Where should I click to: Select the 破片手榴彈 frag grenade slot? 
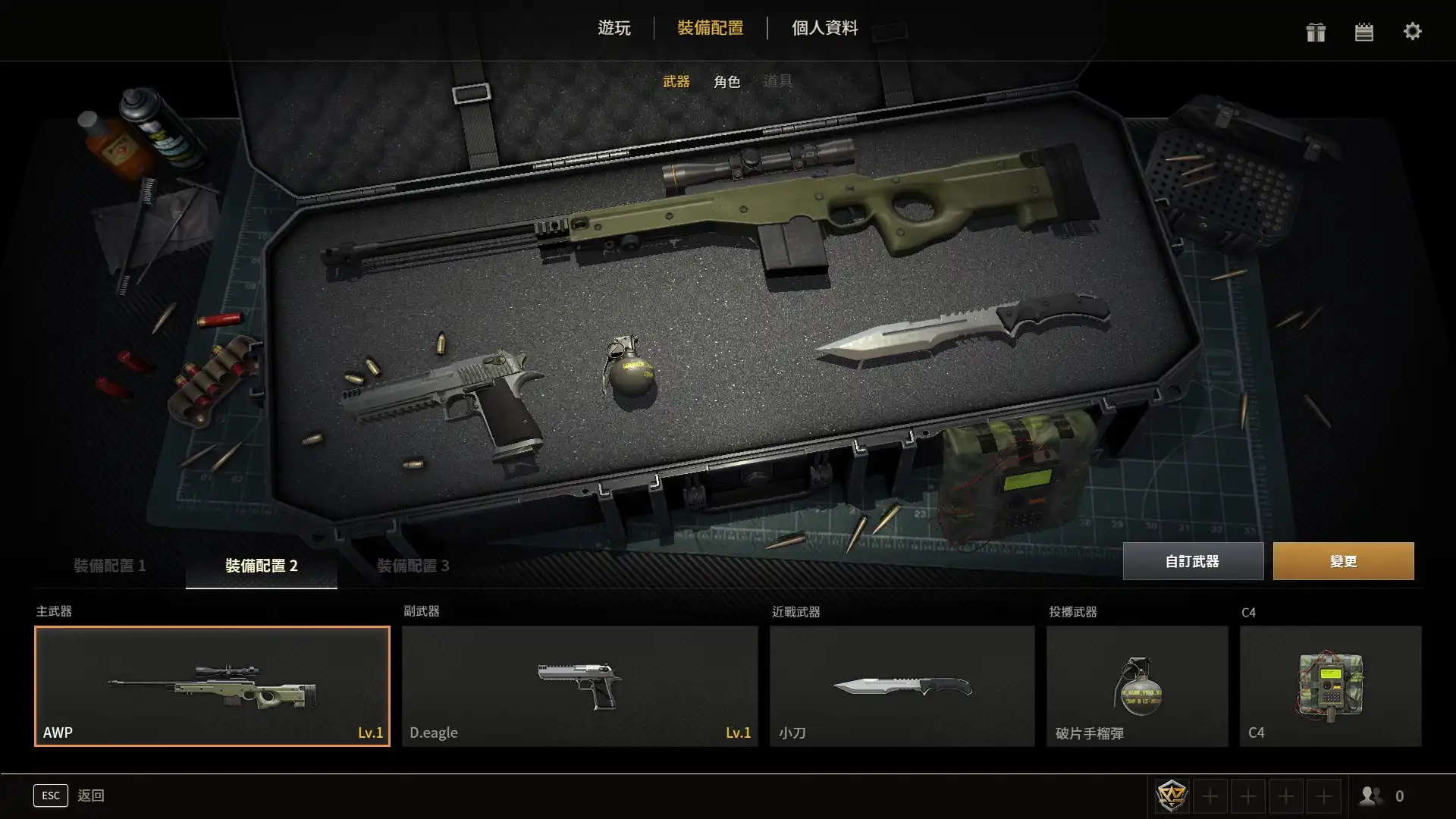1137,686
